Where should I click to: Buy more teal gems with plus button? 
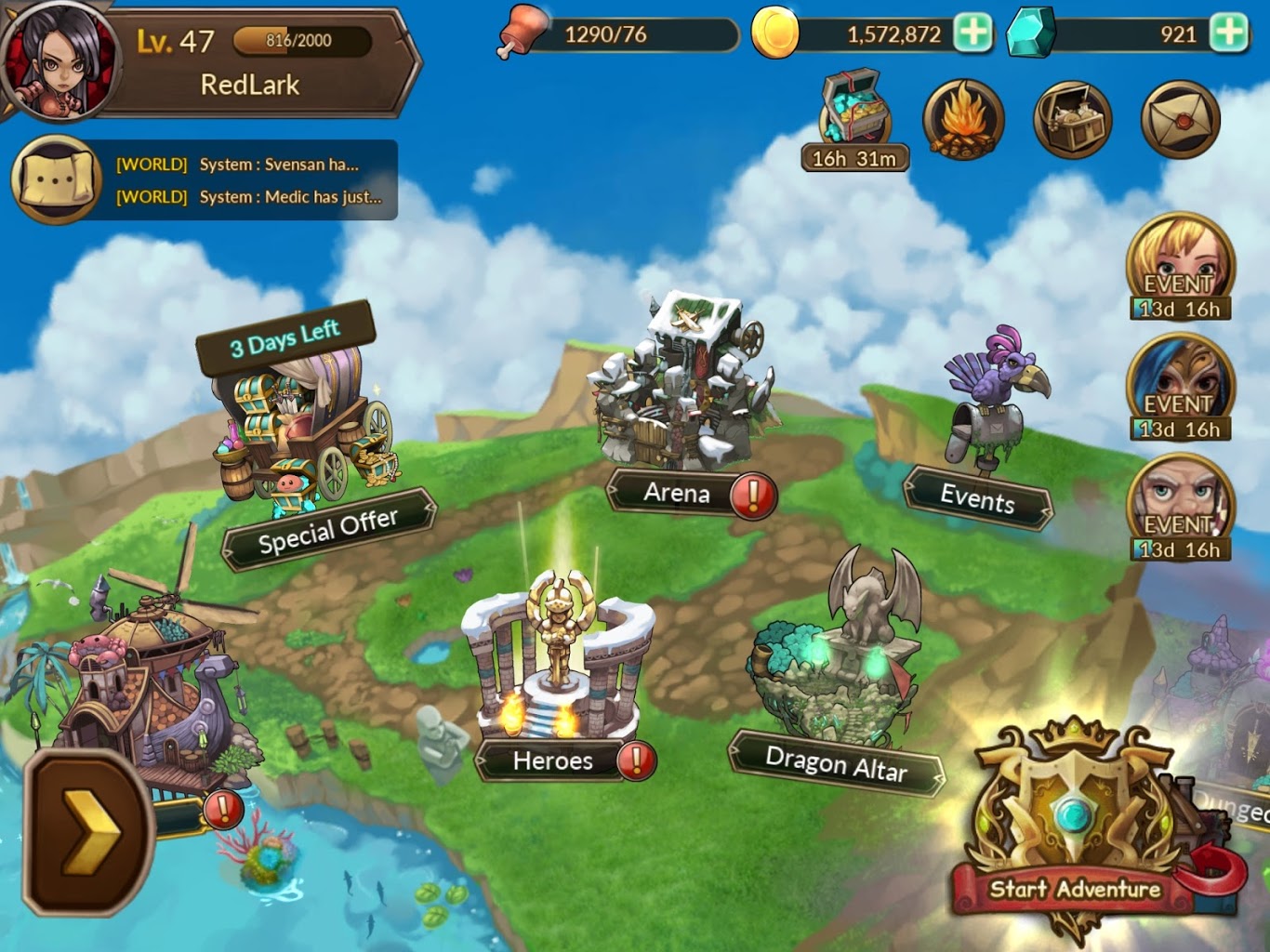[1229, 33]
